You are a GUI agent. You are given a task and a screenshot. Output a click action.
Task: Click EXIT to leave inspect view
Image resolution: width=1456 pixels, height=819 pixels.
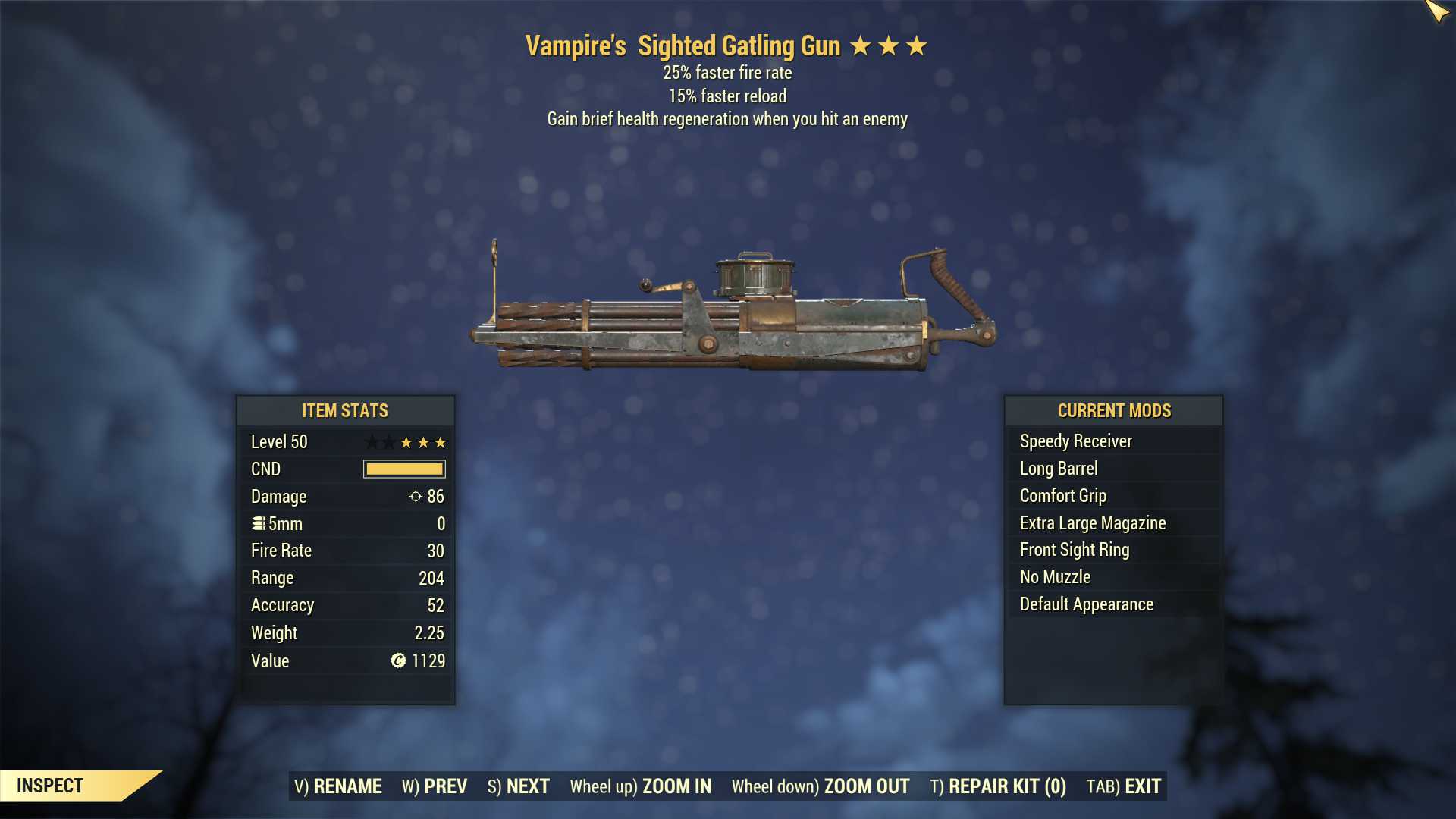1124,786
